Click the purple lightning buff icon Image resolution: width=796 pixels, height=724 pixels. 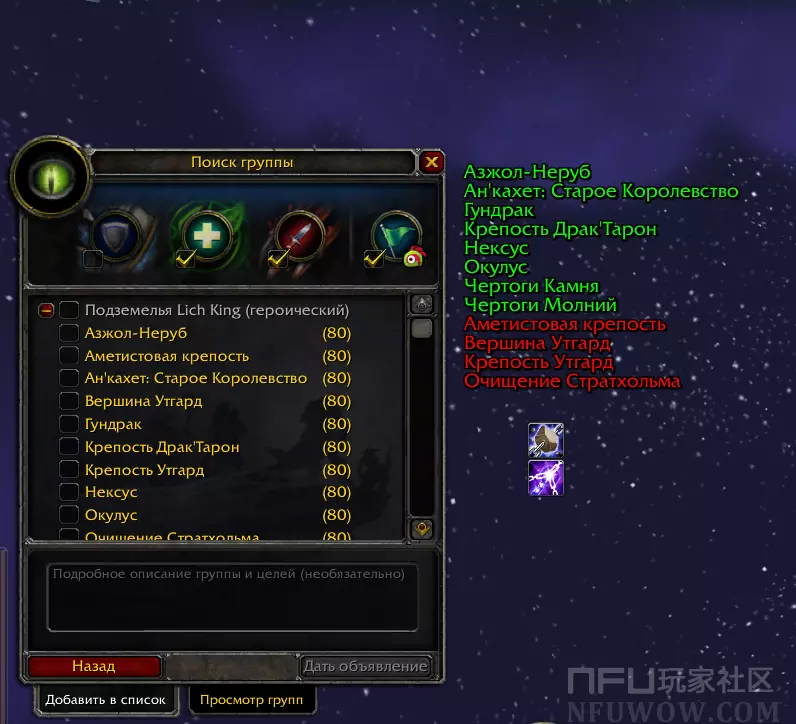click(x=546, y=478)
